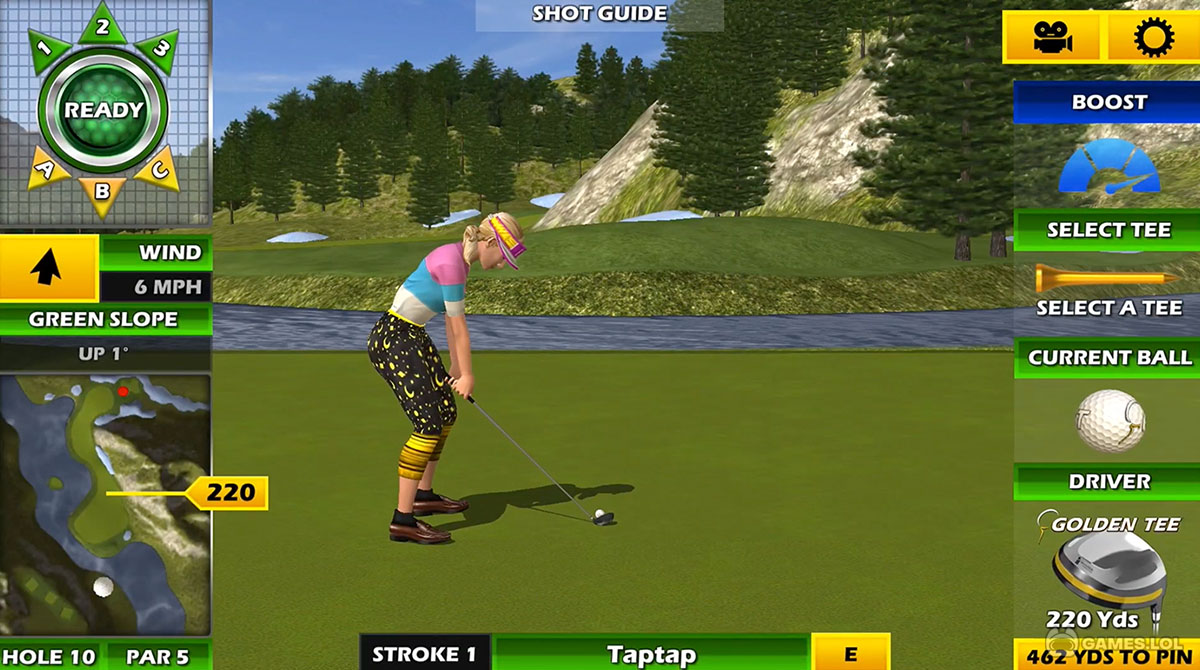Click the 220 distance marker on map

point(230,492)
